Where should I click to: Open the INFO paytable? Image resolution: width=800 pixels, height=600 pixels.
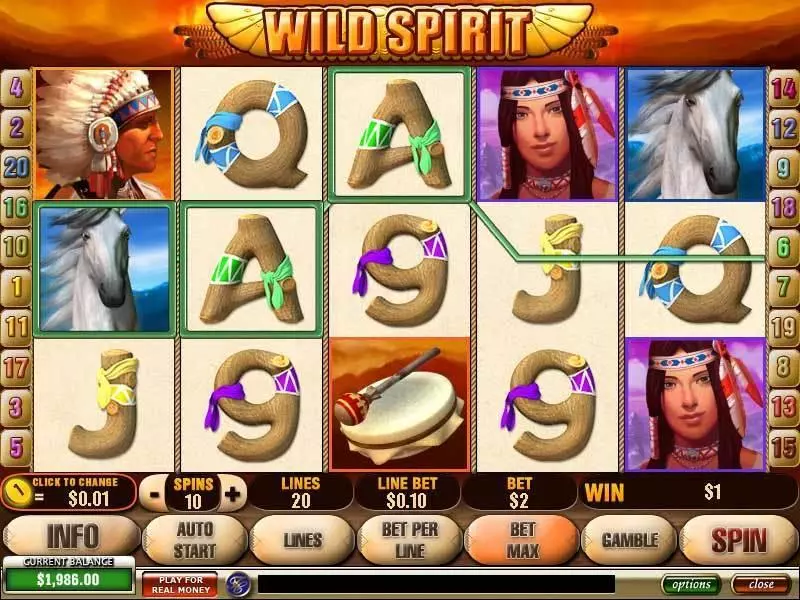coord(71,541)
